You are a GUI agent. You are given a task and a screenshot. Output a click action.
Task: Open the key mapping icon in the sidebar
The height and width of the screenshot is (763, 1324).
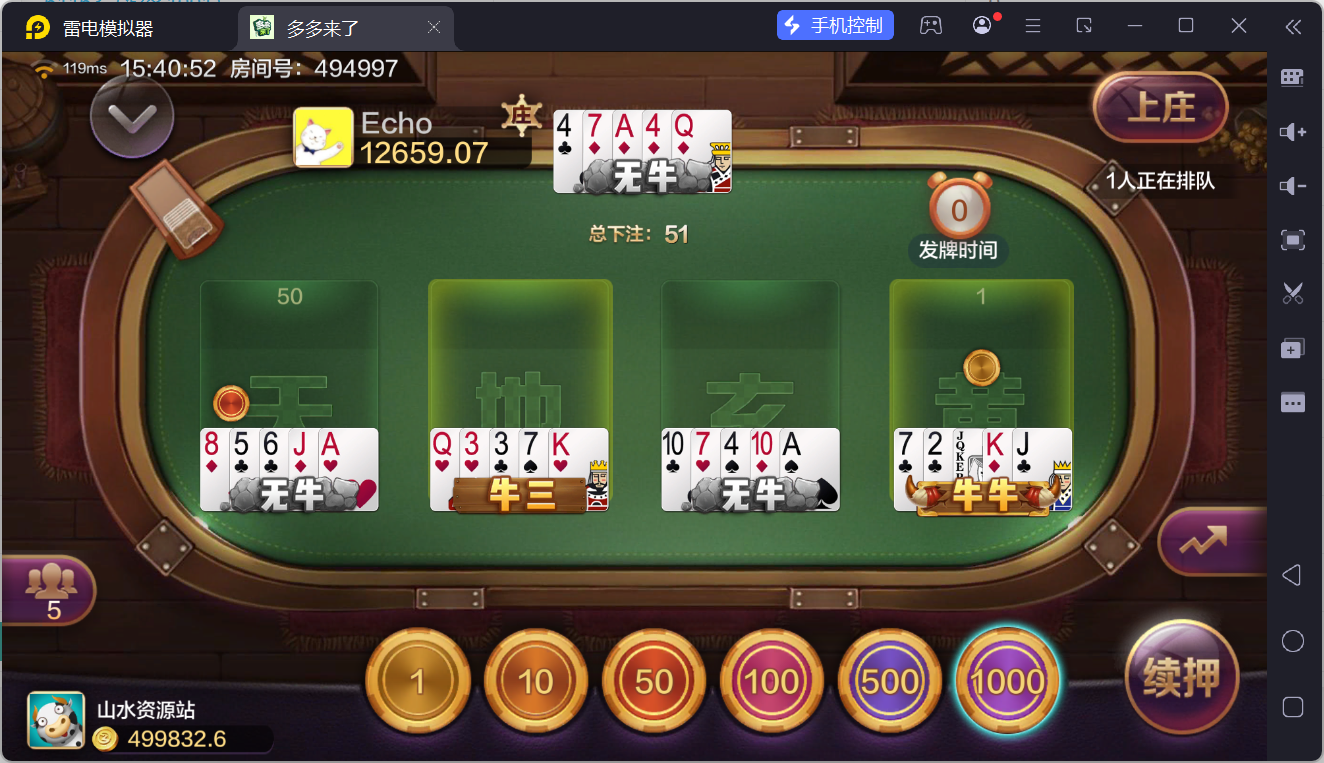(x=1292, y=76)
